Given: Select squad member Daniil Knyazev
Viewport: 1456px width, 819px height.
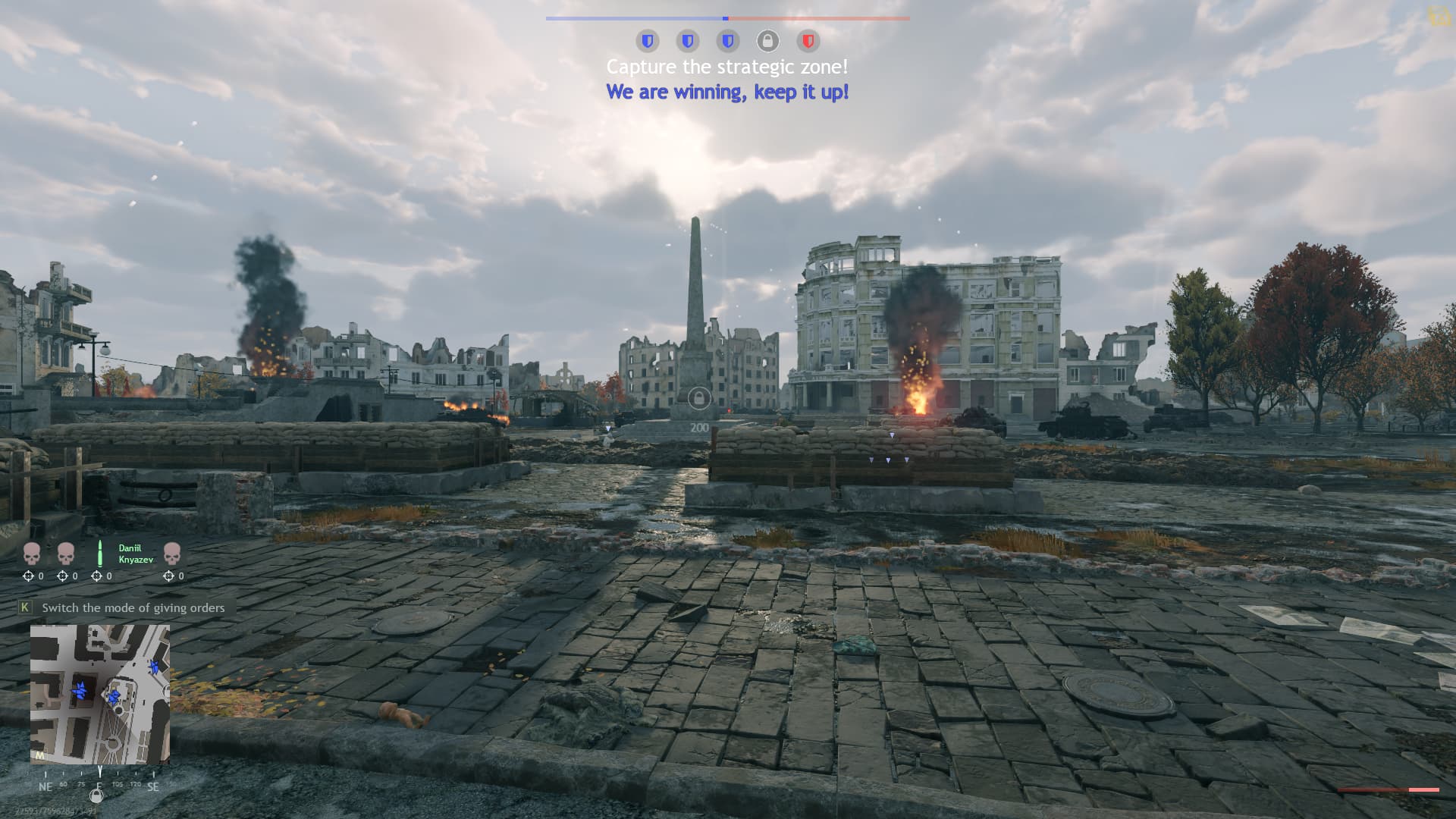Looking at the screenshot, I should tap(135, 554).
